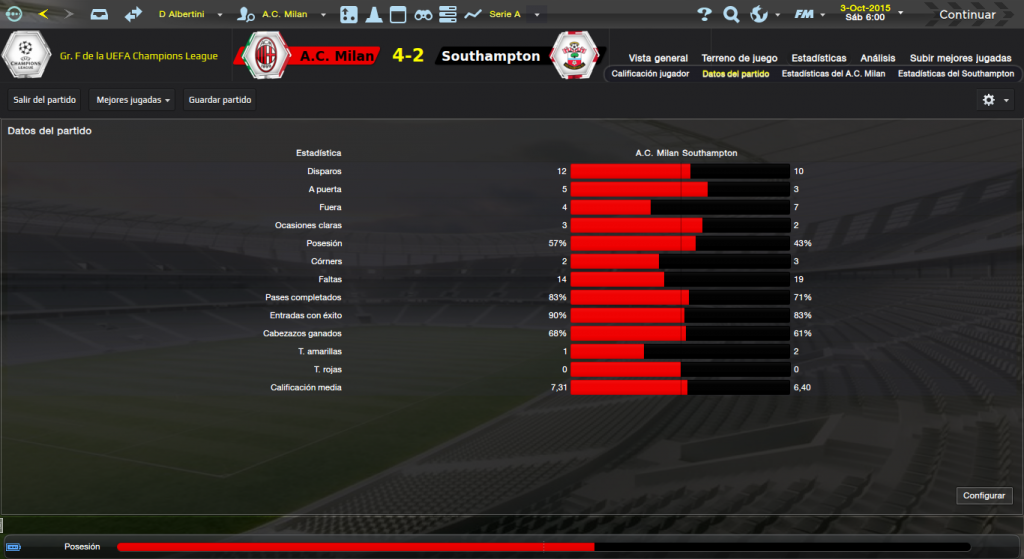Choose Subir mejores jugadas
The height and width of the screenshot is (559, 1024).
click(x=960, y=58)
